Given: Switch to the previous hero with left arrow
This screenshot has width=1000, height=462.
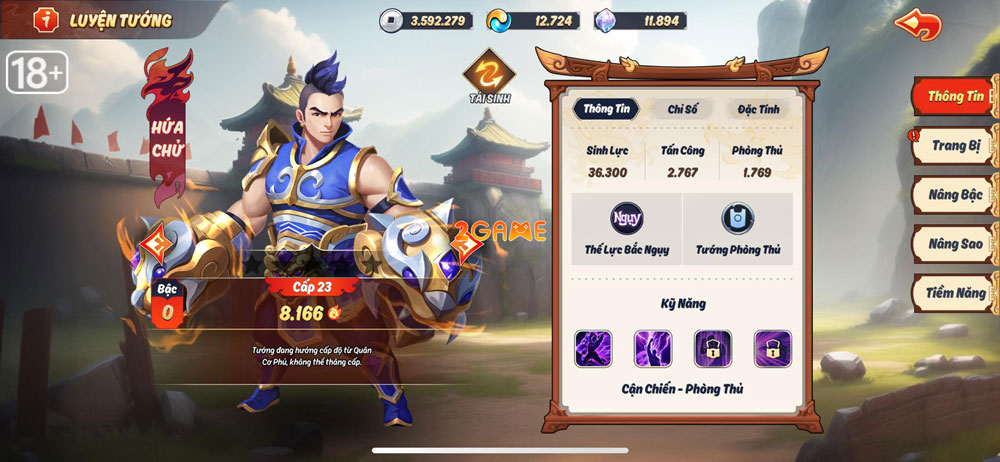Looking at the screenshot, I should coord(156,244).
